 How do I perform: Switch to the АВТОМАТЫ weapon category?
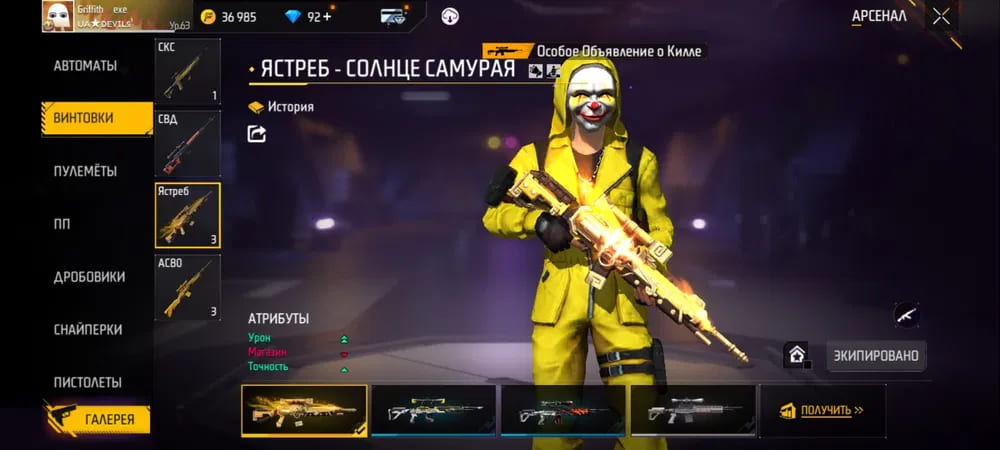pyautogui.click(x=85, y=66)
